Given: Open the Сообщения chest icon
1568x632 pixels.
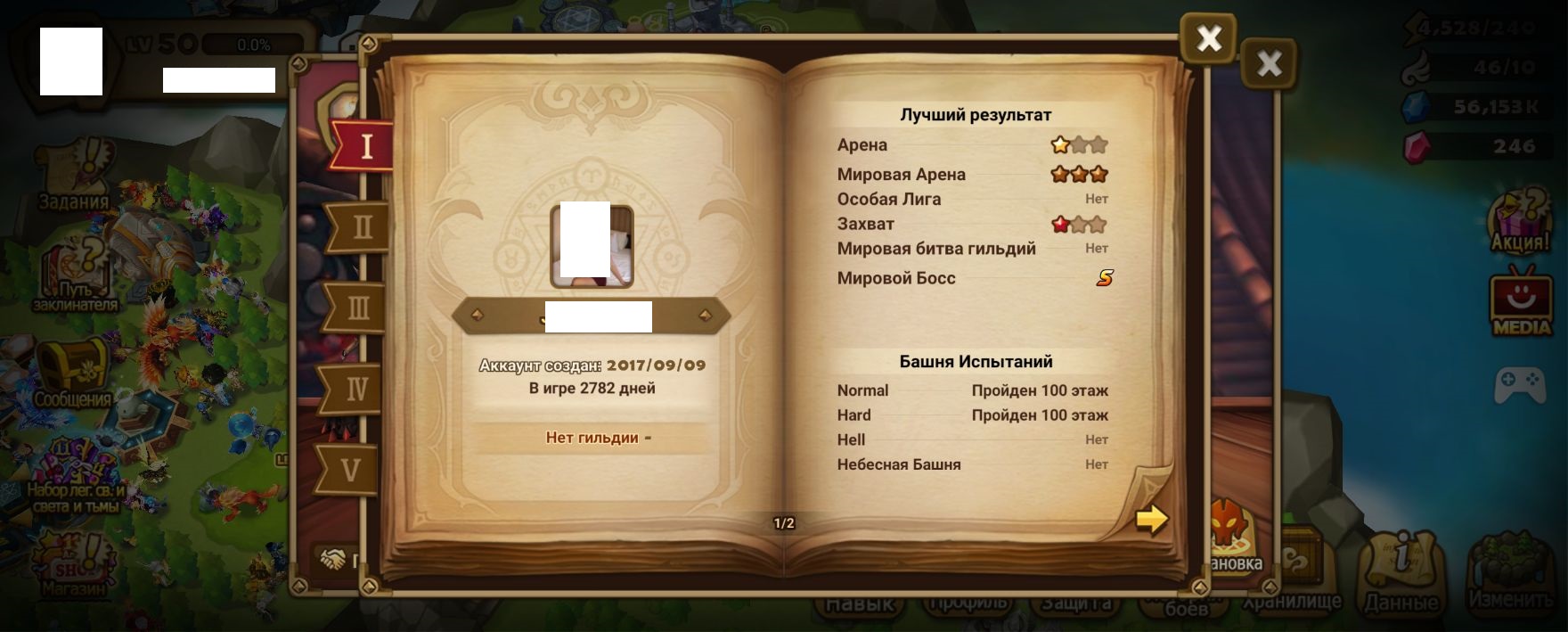Looking at the screenshot, I should tap(73, 374).
